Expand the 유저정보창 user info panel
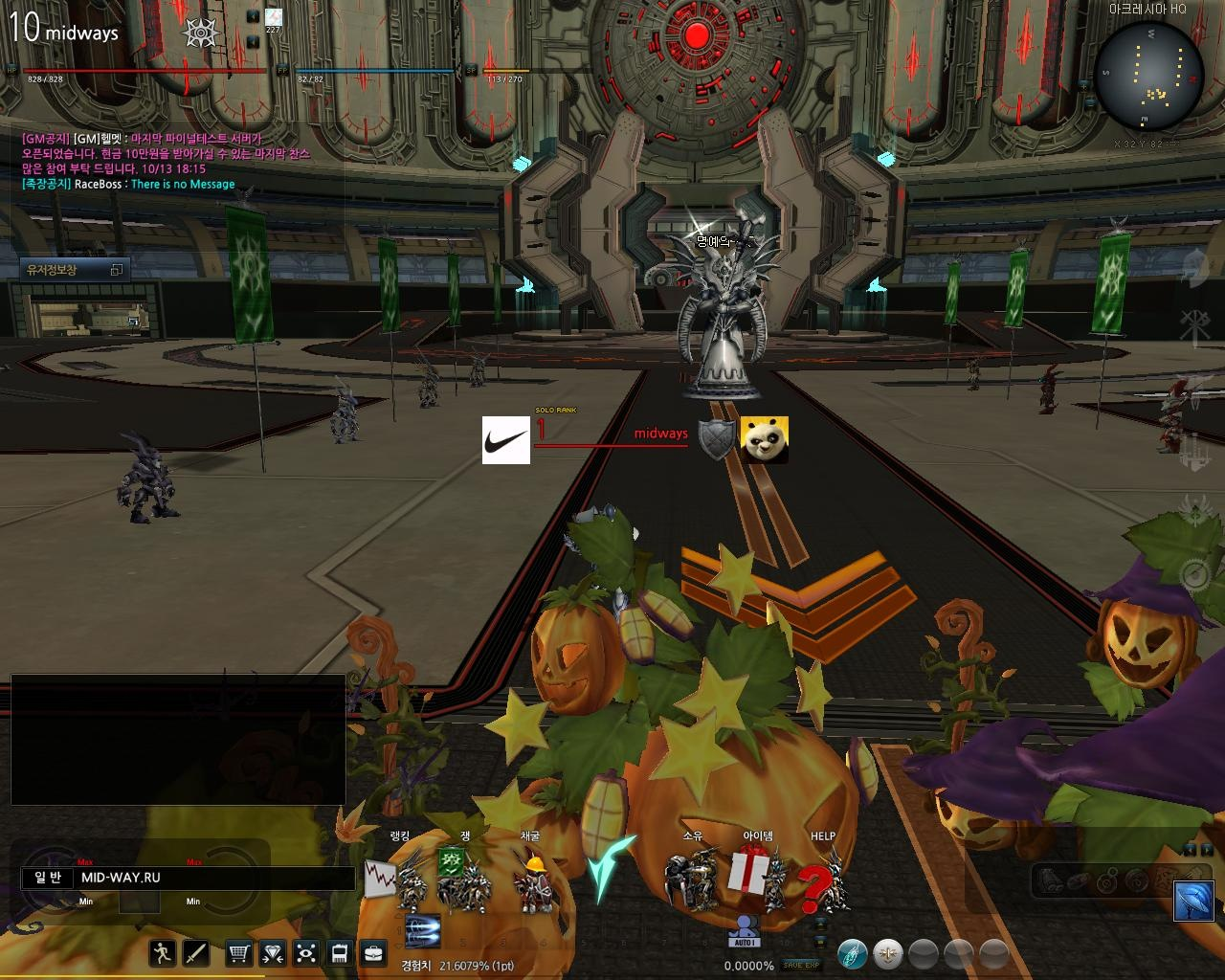1225x980 pixels. click(x=116, y=270)
